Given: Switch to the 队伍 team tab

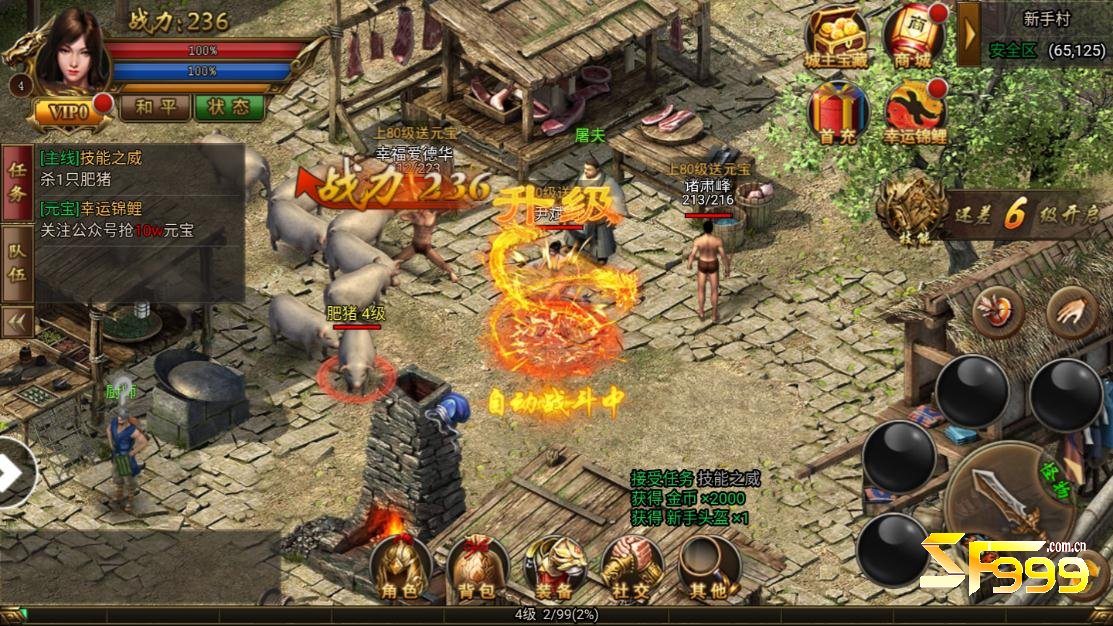Looking at the screenshot, I should 17,265.
